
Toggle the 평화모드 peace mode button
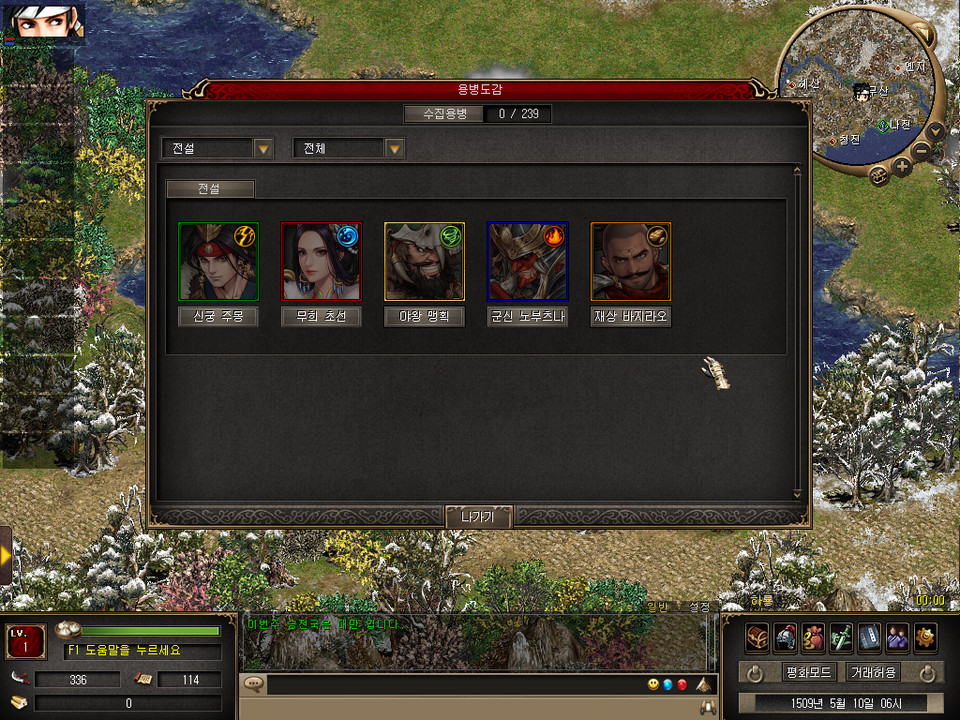tap(809, 672)
